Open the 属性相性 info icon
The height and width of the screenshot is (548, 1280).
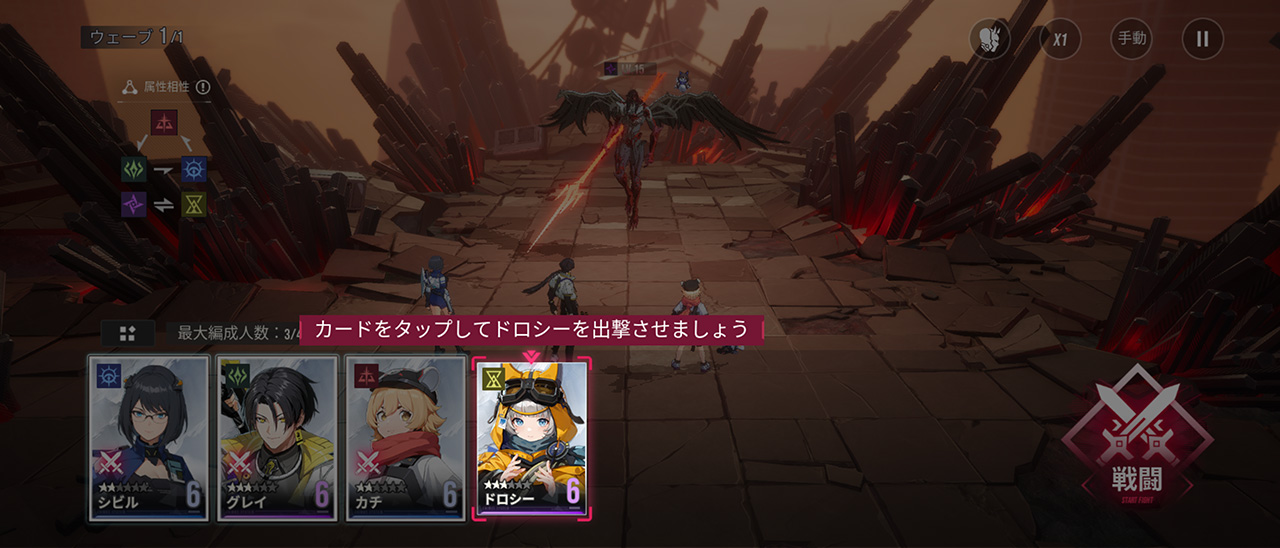[x=203, y=87]
